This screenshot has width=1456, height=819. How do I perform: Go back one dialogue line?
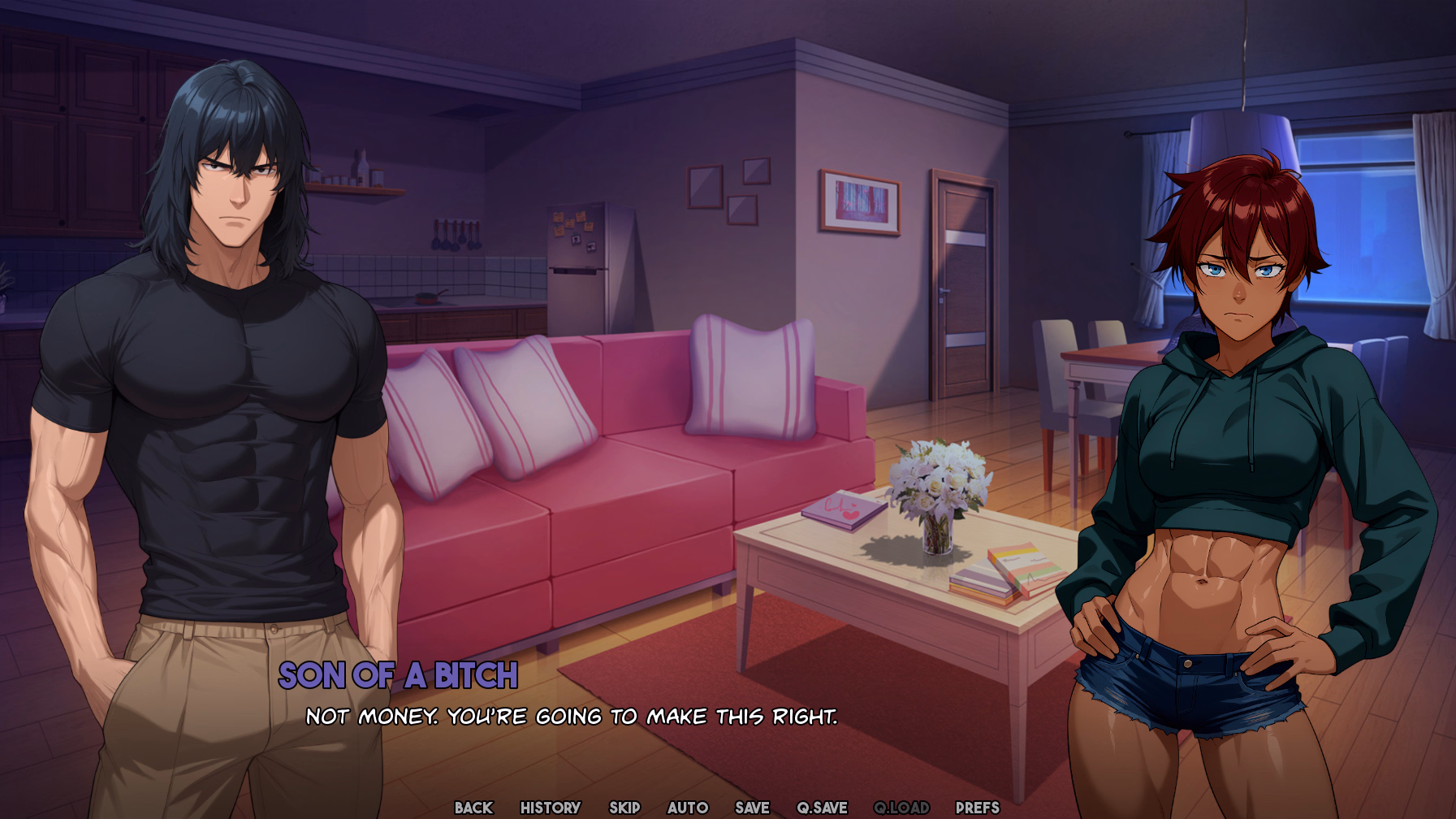point(473,808)
